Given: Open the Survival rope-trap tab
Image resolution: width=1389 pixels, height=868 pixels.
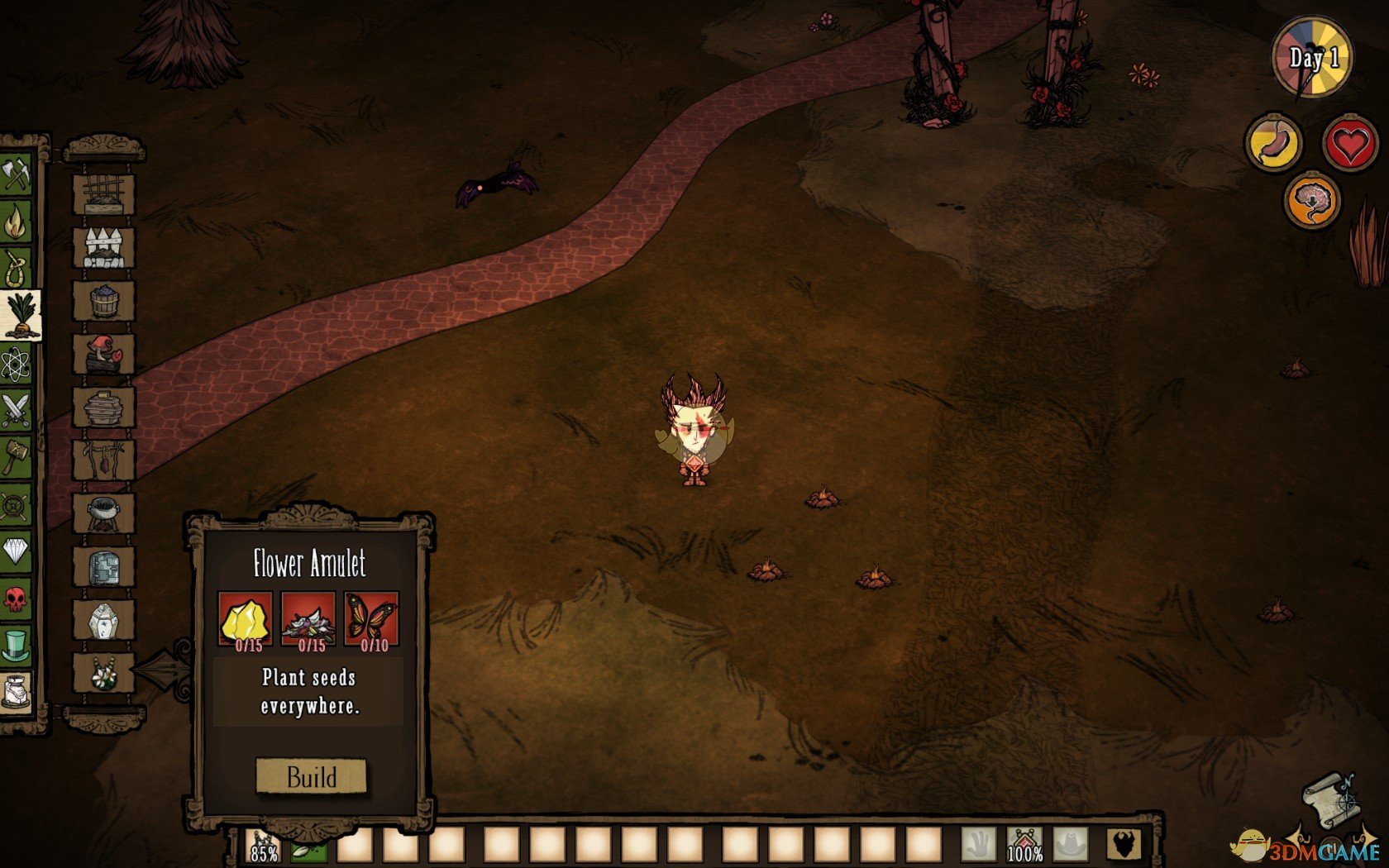Looking at the screenshot, I should point(15,268).
